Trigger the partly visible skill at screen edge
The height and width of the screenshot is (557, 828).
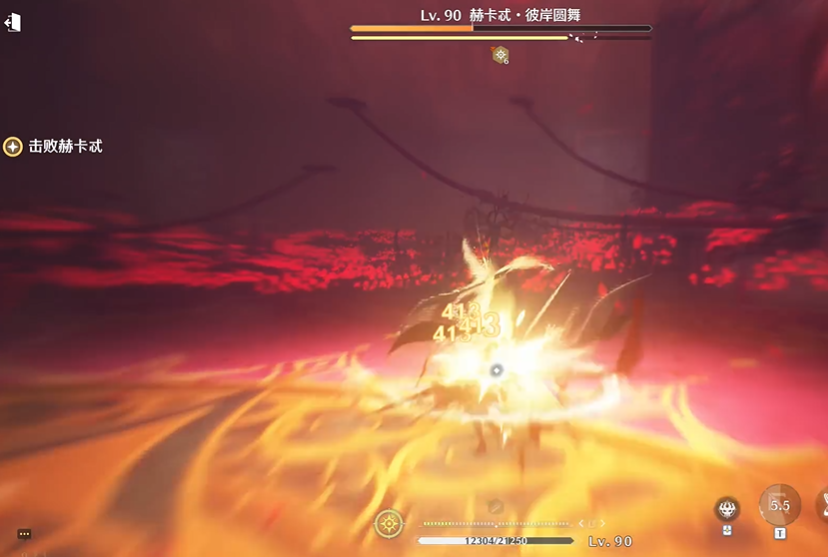[821, 507]
